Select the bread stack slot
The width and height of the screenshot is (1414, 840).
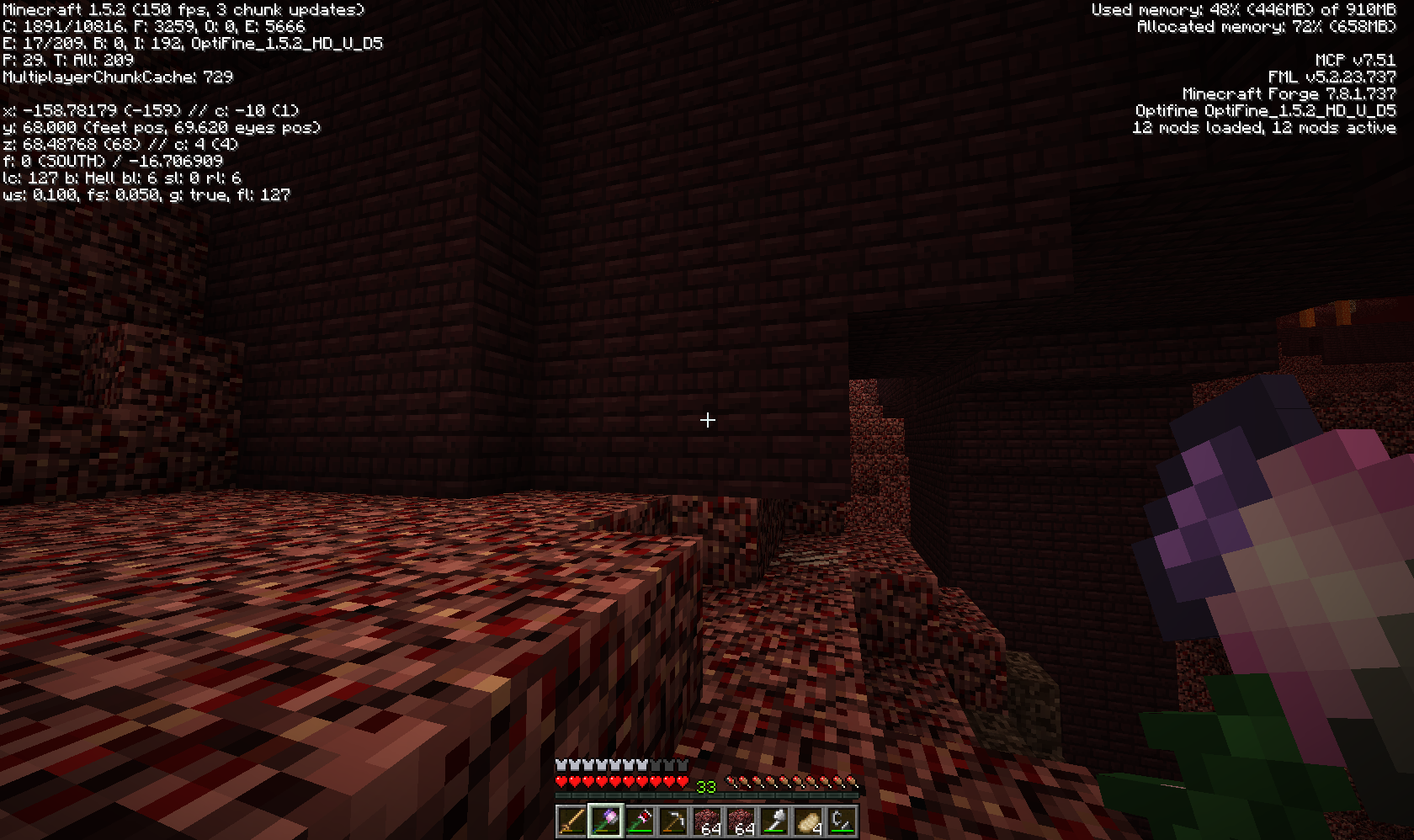coord(808,821)
